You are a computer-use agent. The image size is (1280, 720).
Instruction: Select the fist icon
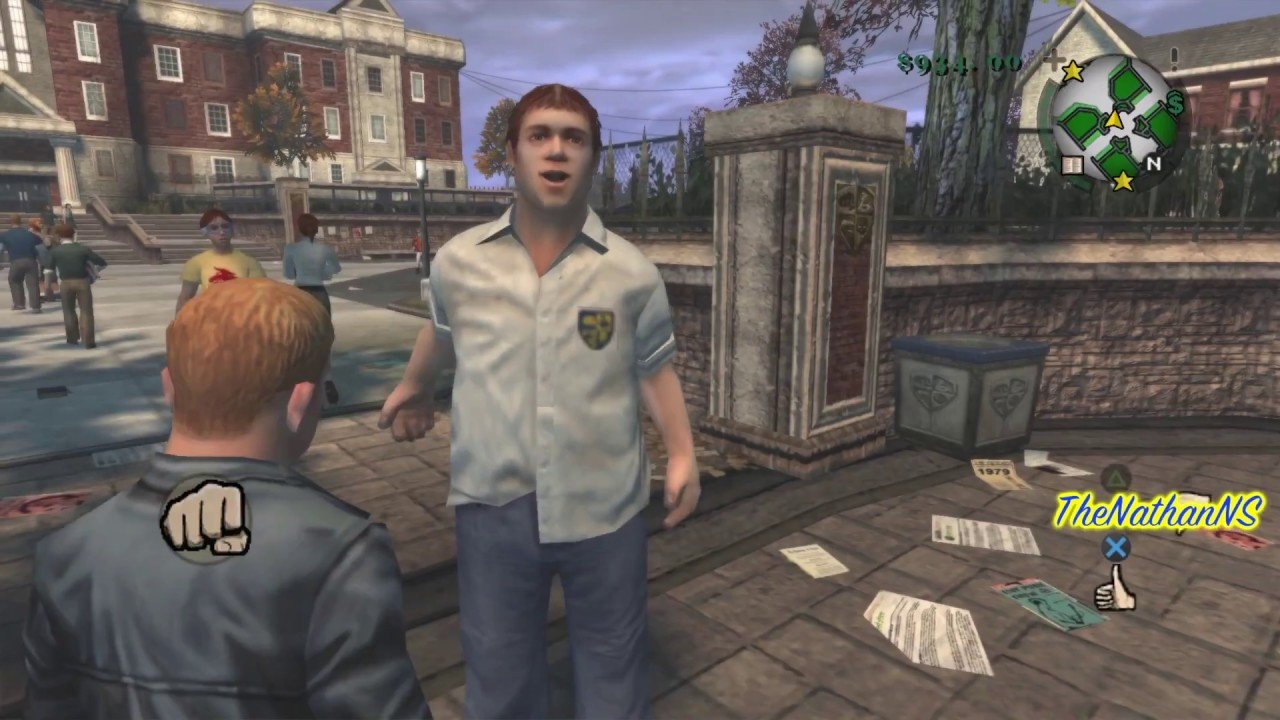point(205,517)
